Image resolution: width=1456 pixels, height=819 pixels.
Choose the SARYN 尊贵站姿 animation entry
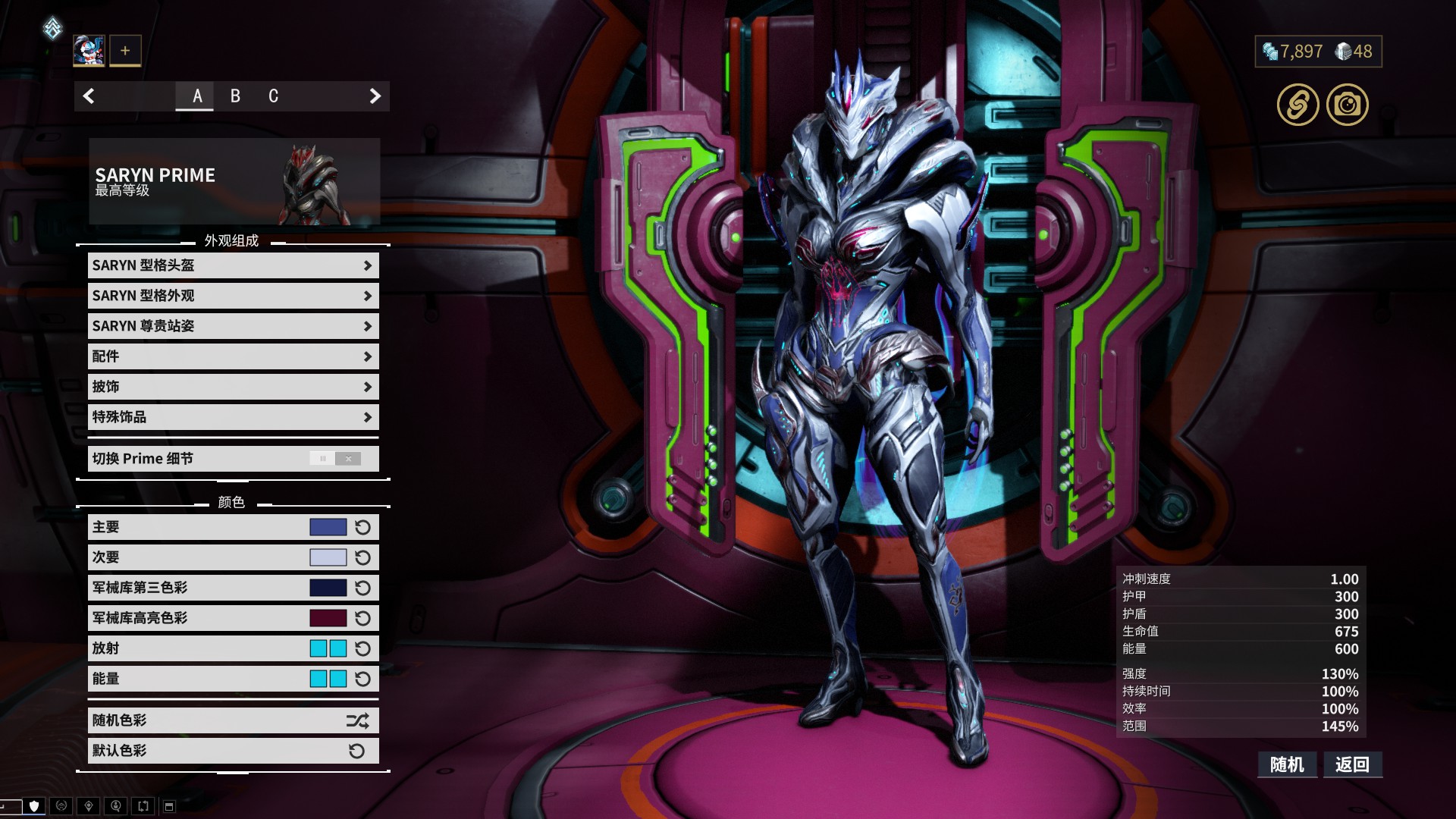[x=233, y=326]
